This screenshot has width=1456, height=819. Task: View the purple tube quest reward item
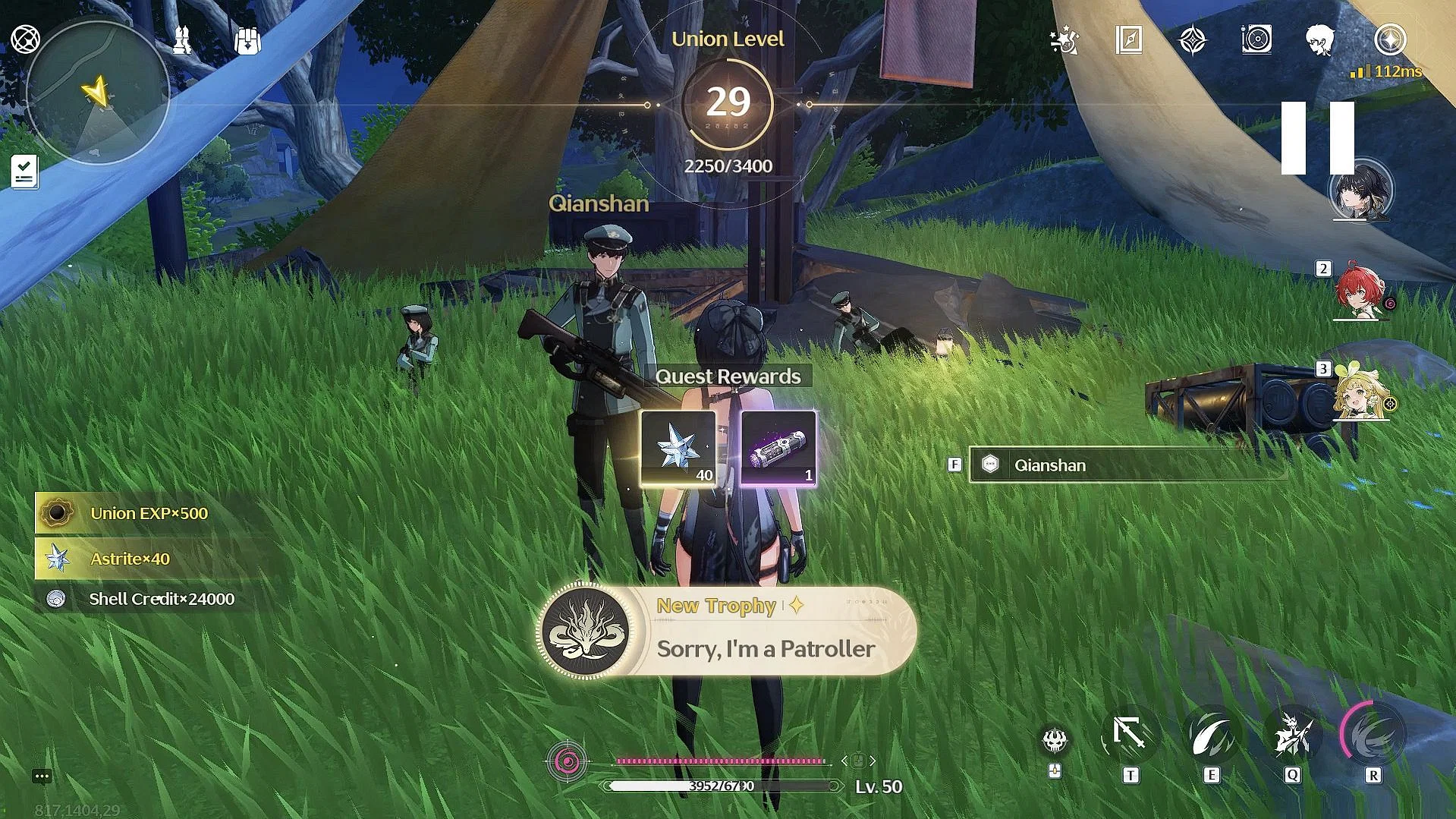point(778,448)
